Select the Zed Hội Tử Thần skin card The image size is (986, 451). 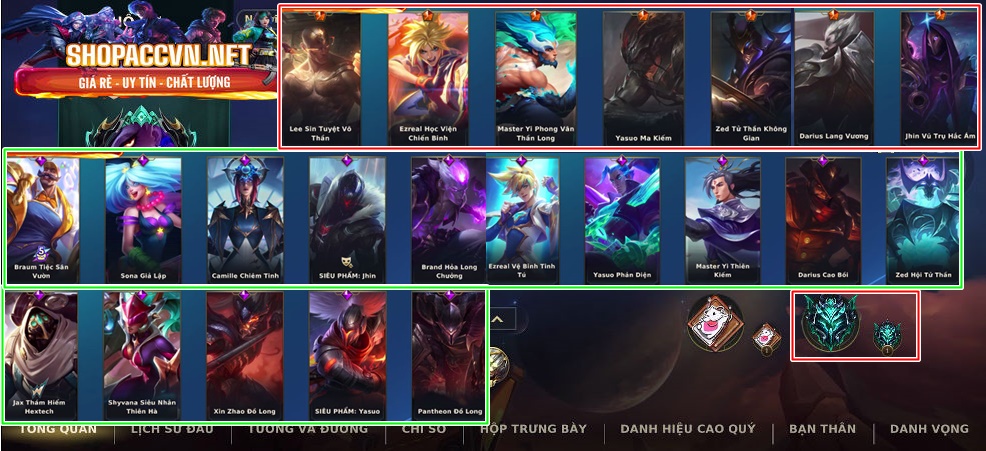[x=922, y=218]
